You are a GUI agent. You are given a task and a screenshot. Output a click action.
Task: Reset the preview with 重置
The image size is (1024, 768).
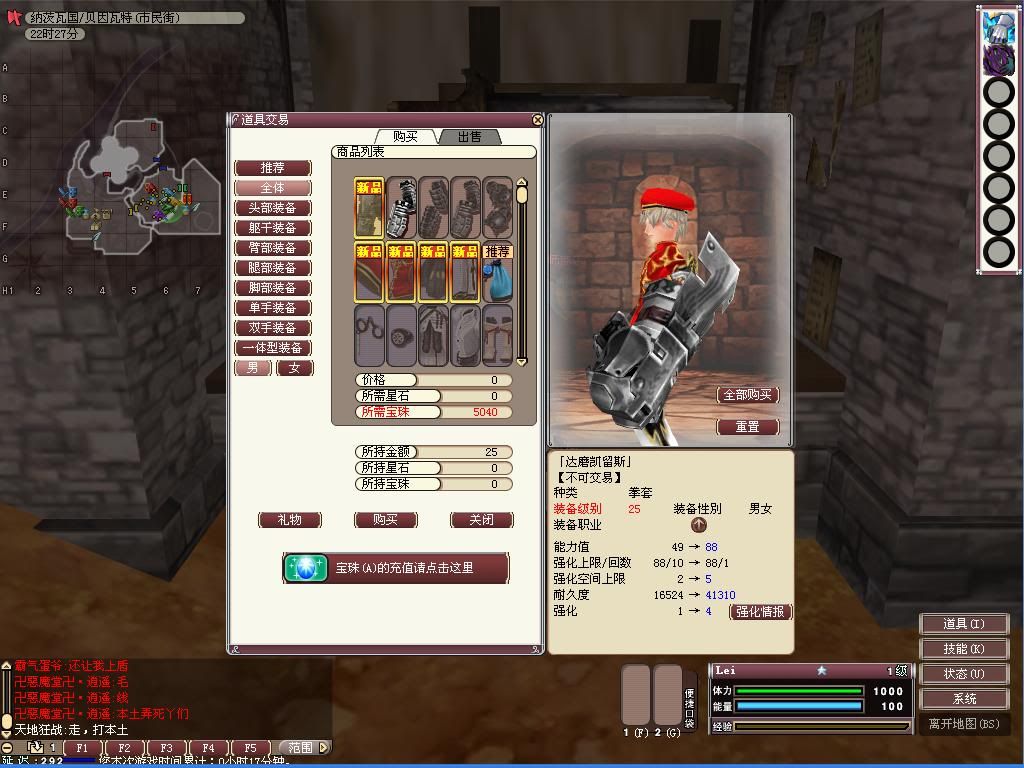pos(747,427)
